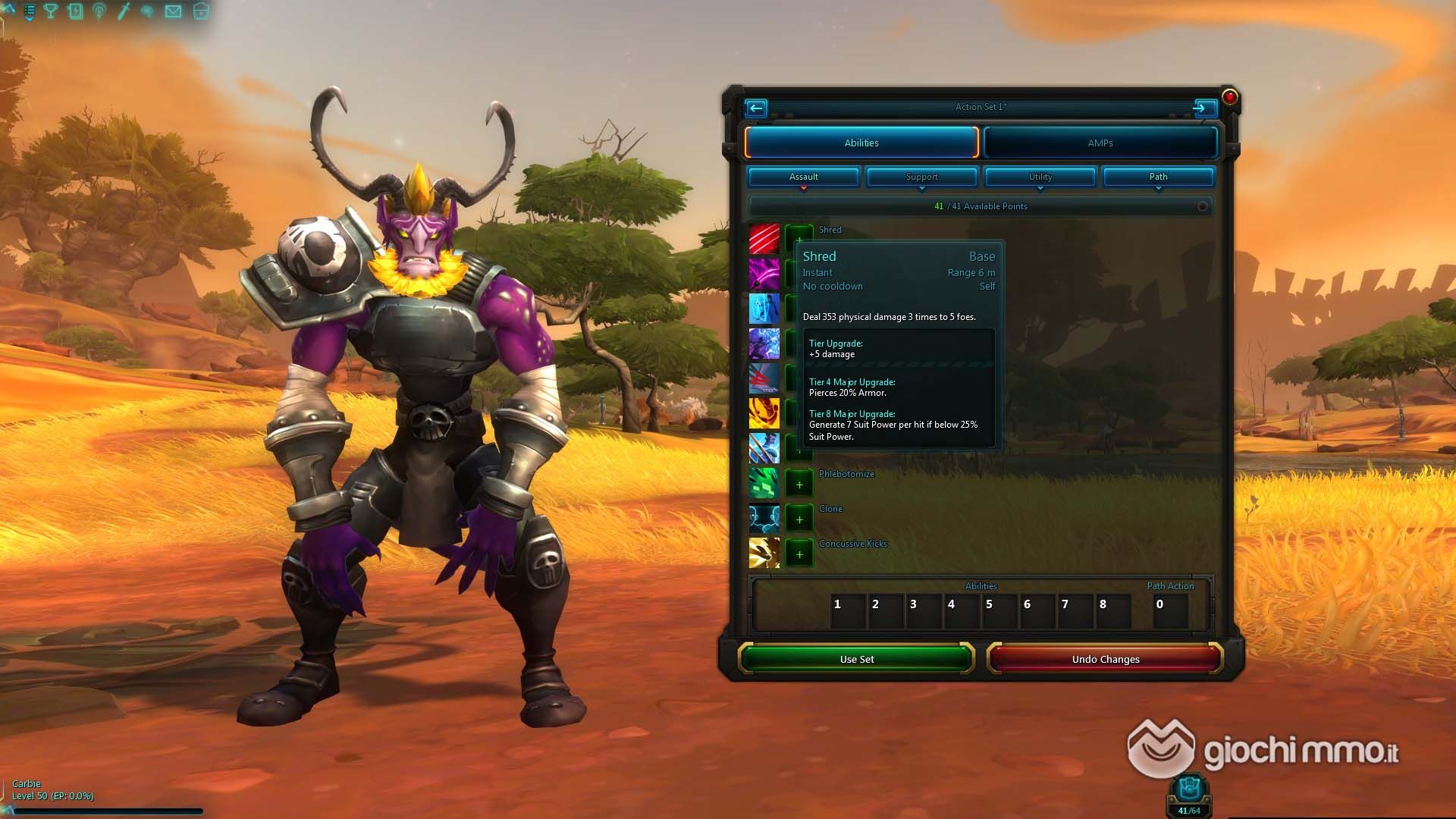
Task: Switch to the AMPs tab
Action: click(x=1100, y=143)
